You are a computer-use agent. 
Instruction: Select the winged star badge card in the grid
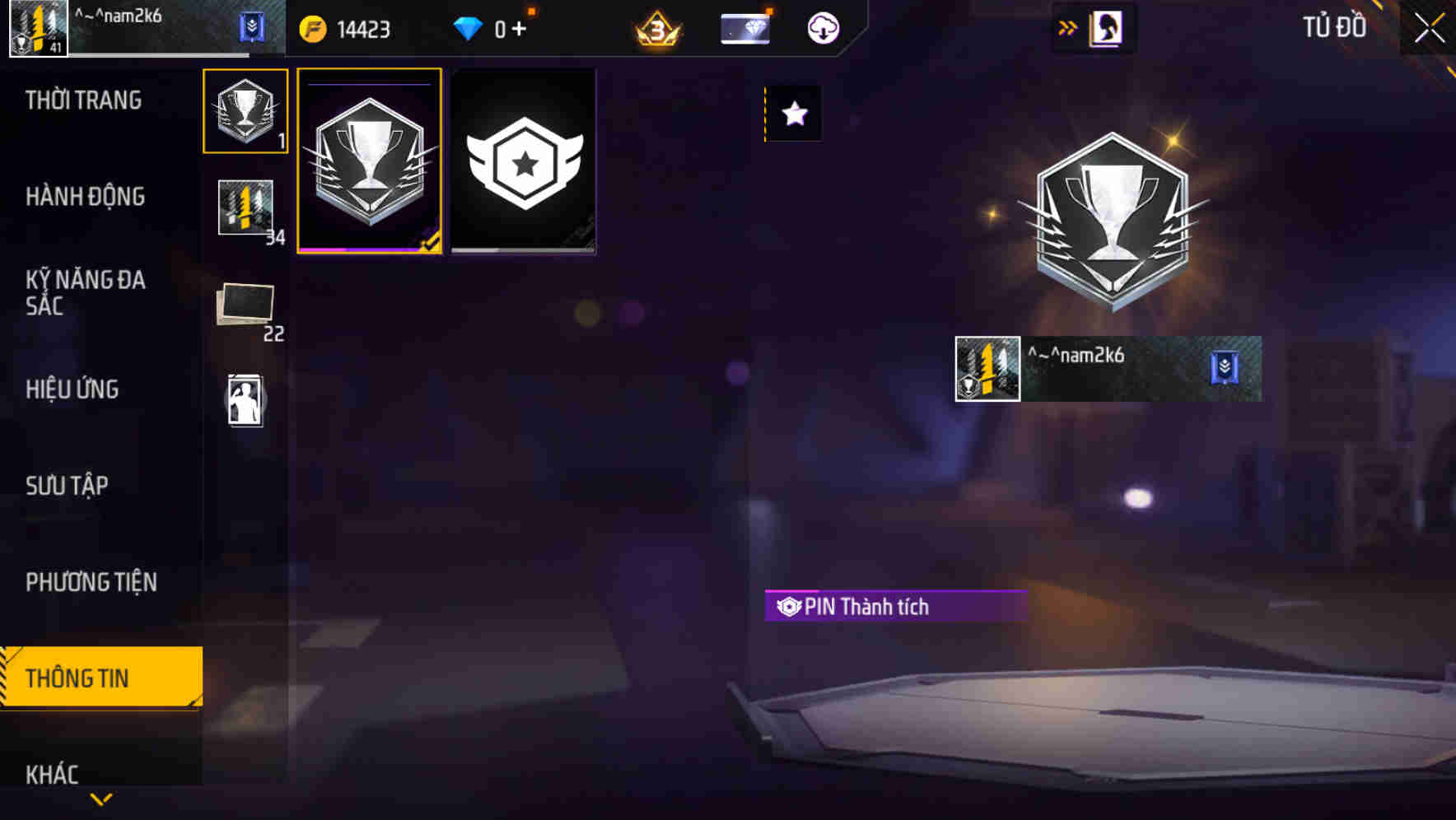point(523,161)
